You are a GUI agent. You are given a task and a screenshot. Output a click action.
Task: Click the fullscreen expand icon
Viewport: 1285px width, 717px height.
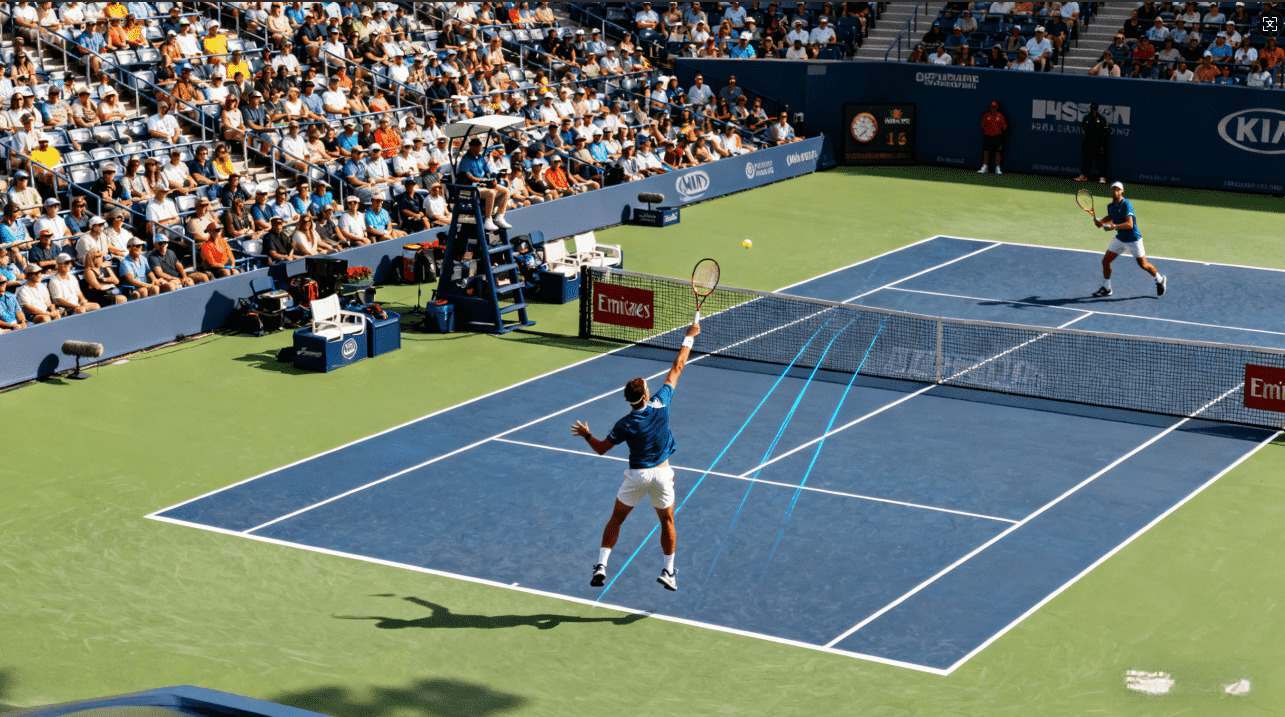pyautogui.click(x=1269, y=24)
